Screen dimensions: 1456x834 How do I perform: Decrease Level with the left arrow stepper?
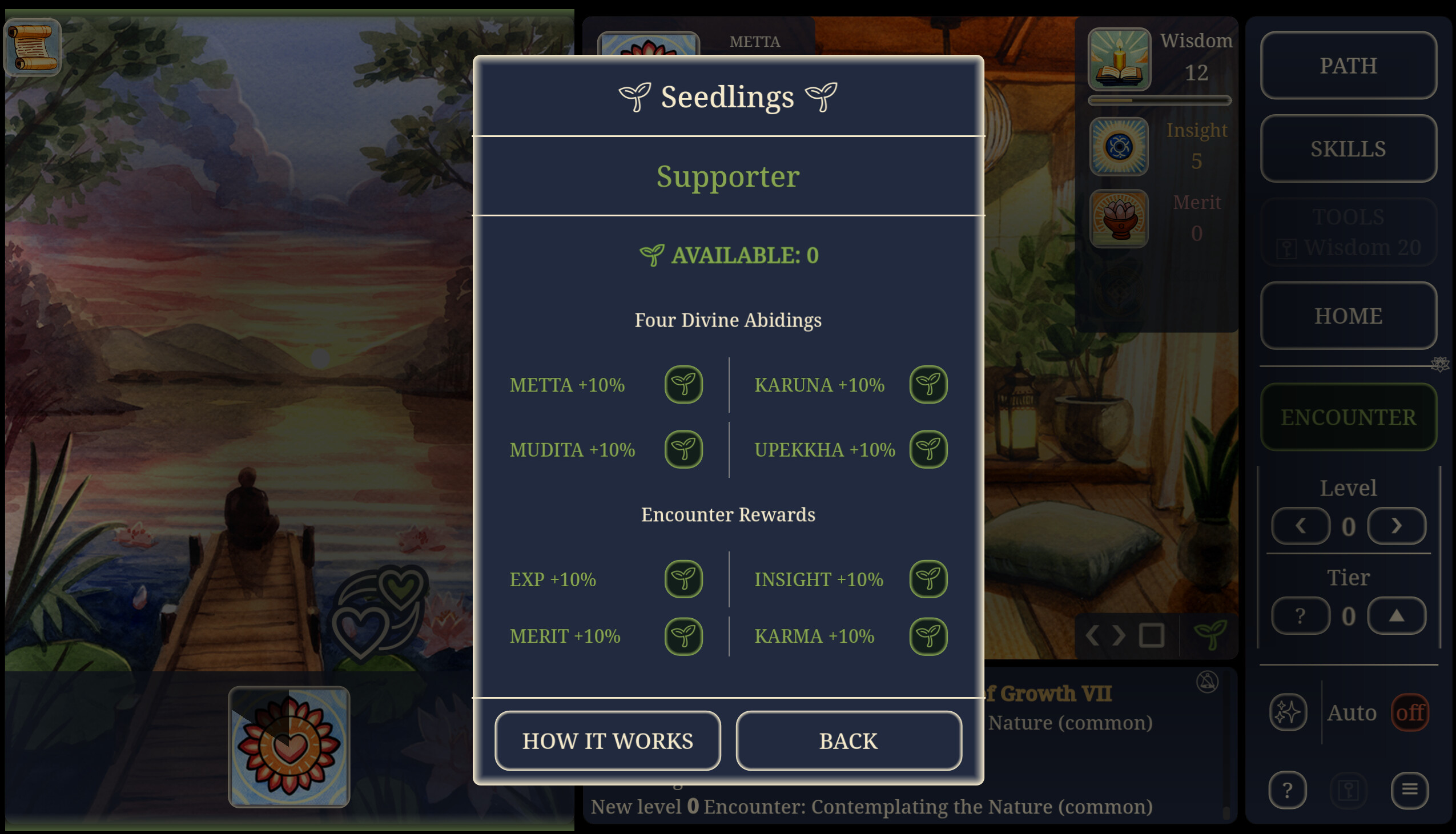coord(1301,525)
